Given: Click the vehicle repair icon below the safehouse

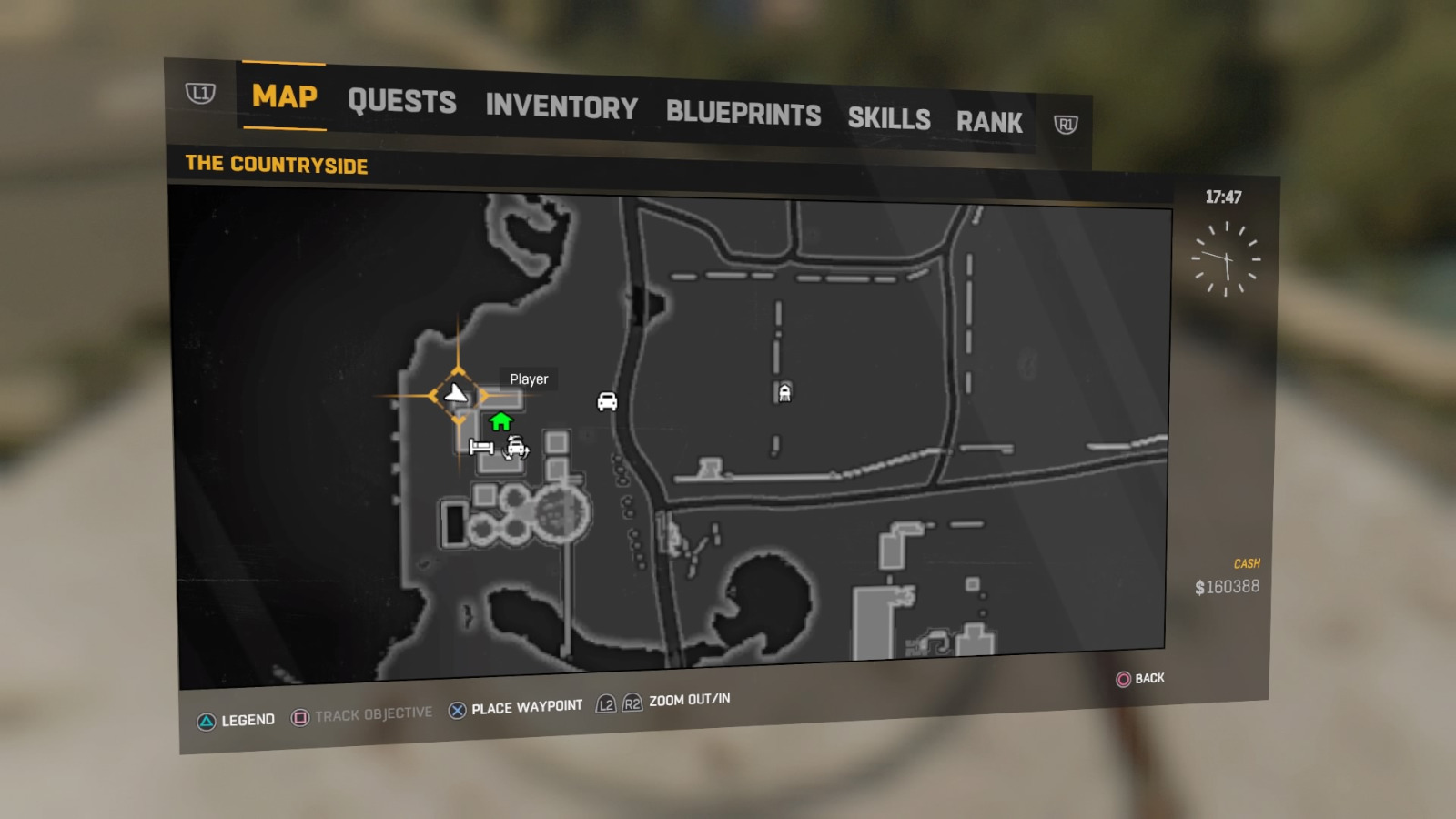Looking at the screenshot, I should [x=515, y=449].
